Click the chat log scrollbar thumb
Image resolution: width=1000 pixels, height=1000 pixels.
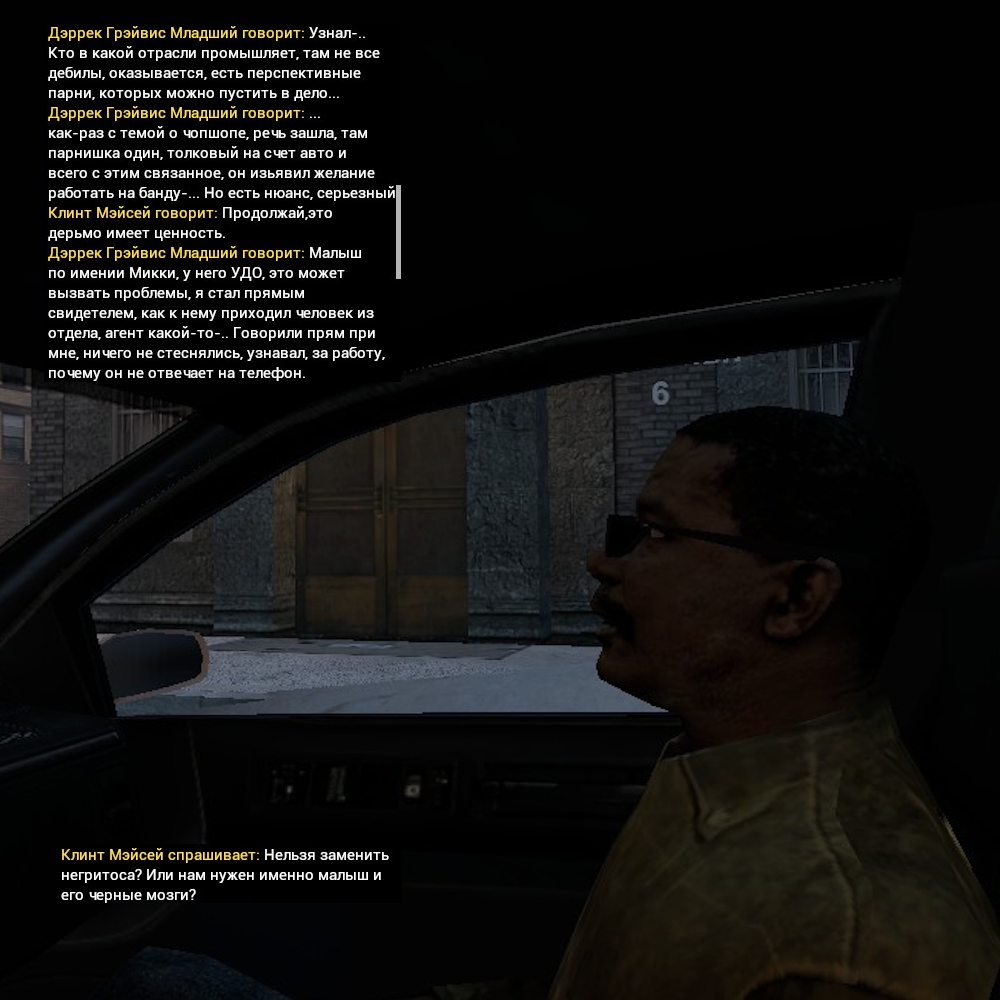(398, 232)
